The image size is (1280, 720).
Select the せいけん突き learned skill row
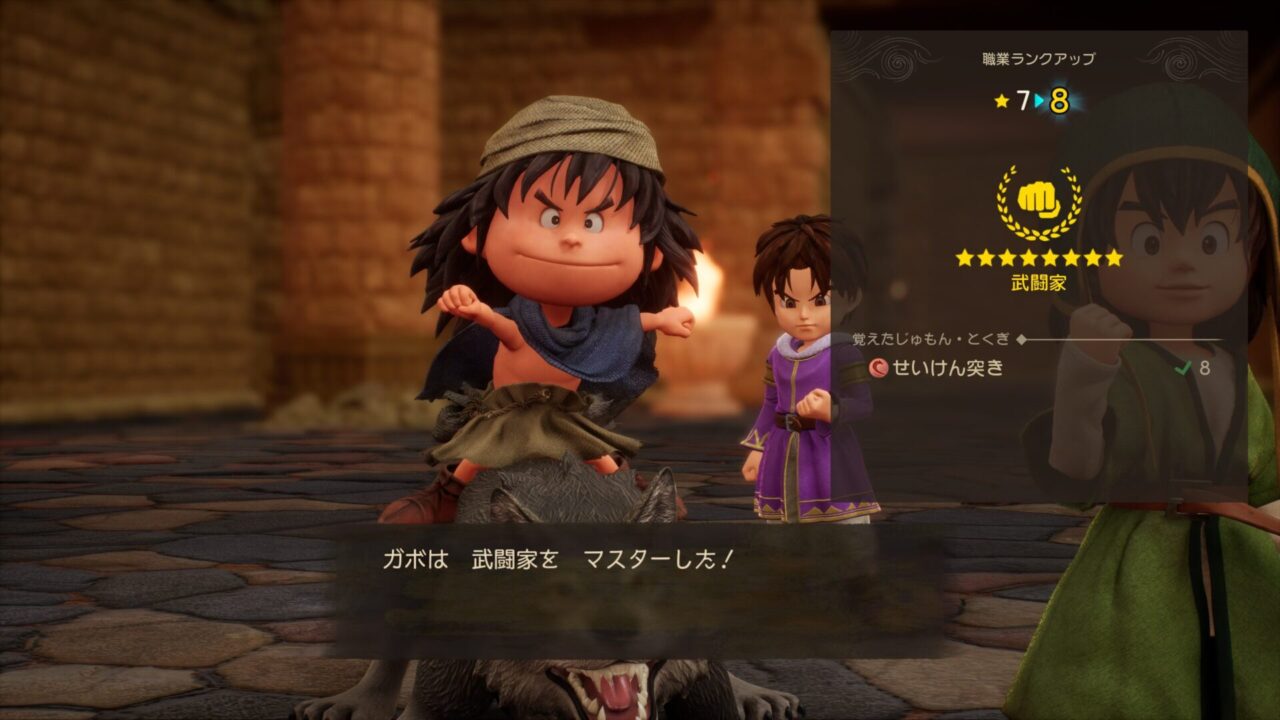click(x=1038, y=368)
